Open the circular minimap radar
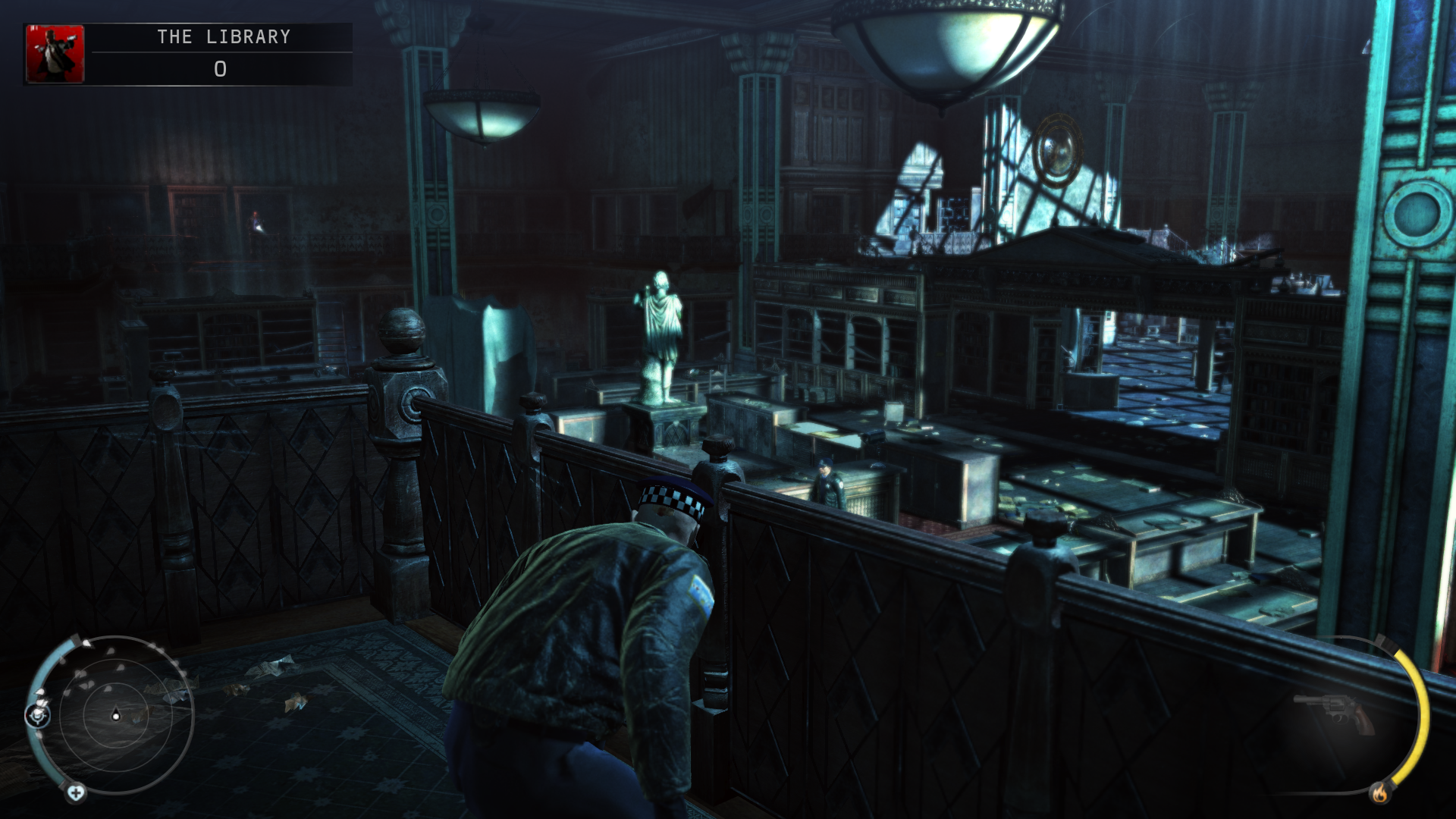This screenshot has height=819, width=1456. (x=116, y=714)
